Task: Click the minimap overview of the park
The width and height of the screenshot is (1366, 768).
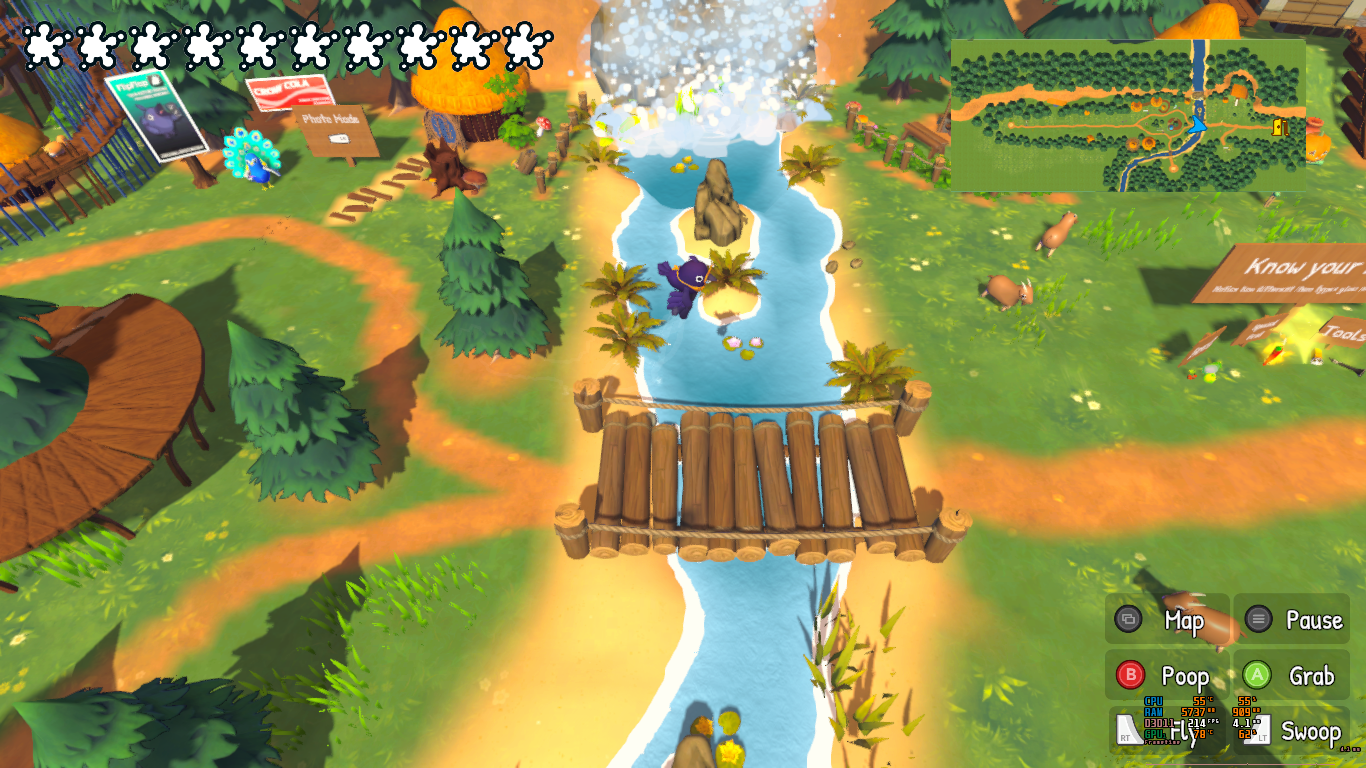Action: [1127, 115]
